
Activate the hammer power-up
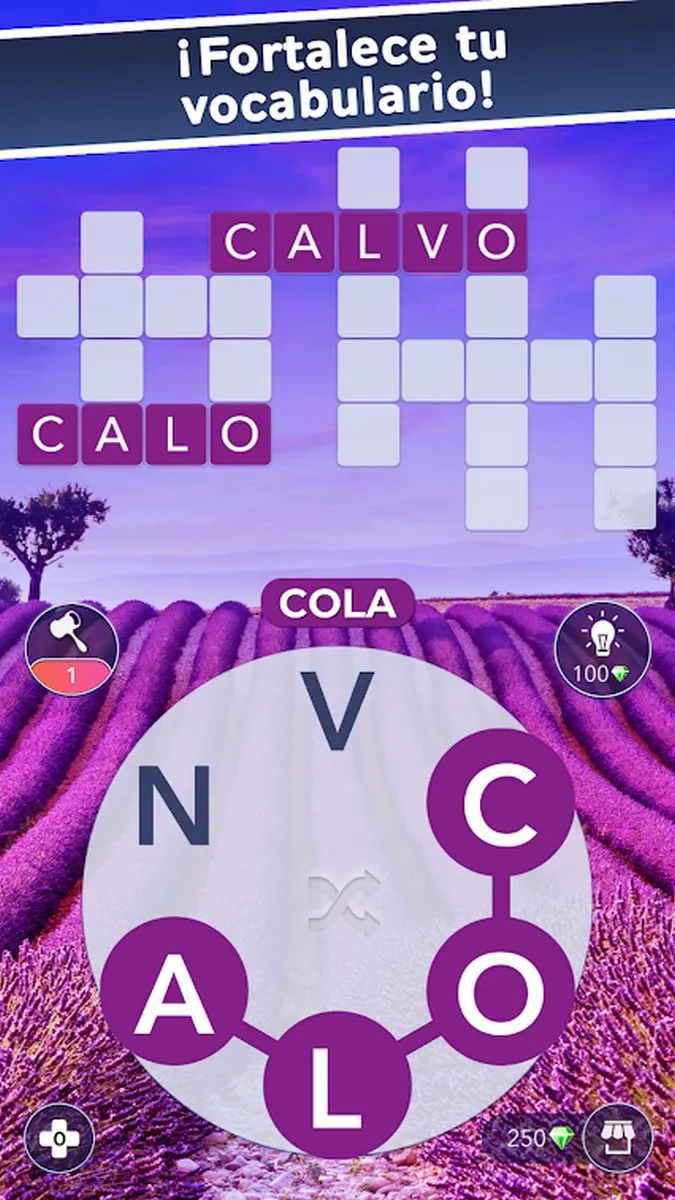[71, 649]
